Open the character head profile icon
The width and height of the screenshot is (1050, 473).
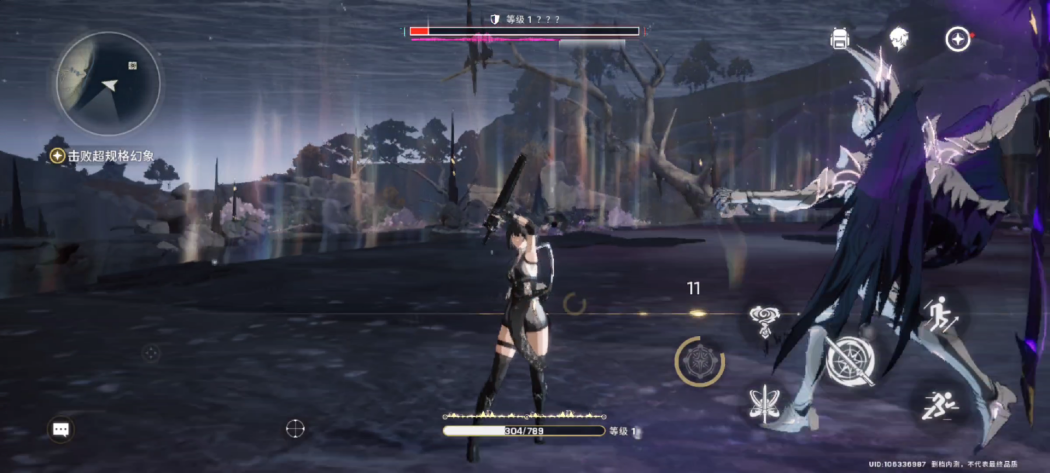coord(898,39)
